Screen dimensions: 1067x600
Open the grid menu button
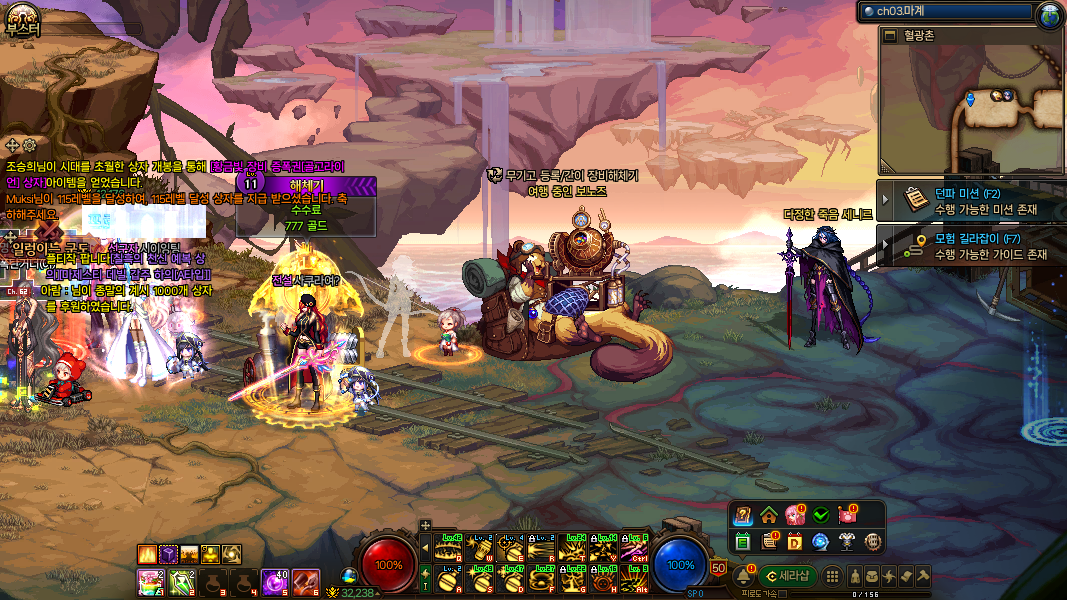pyautogui.click(x=832, y=576)
